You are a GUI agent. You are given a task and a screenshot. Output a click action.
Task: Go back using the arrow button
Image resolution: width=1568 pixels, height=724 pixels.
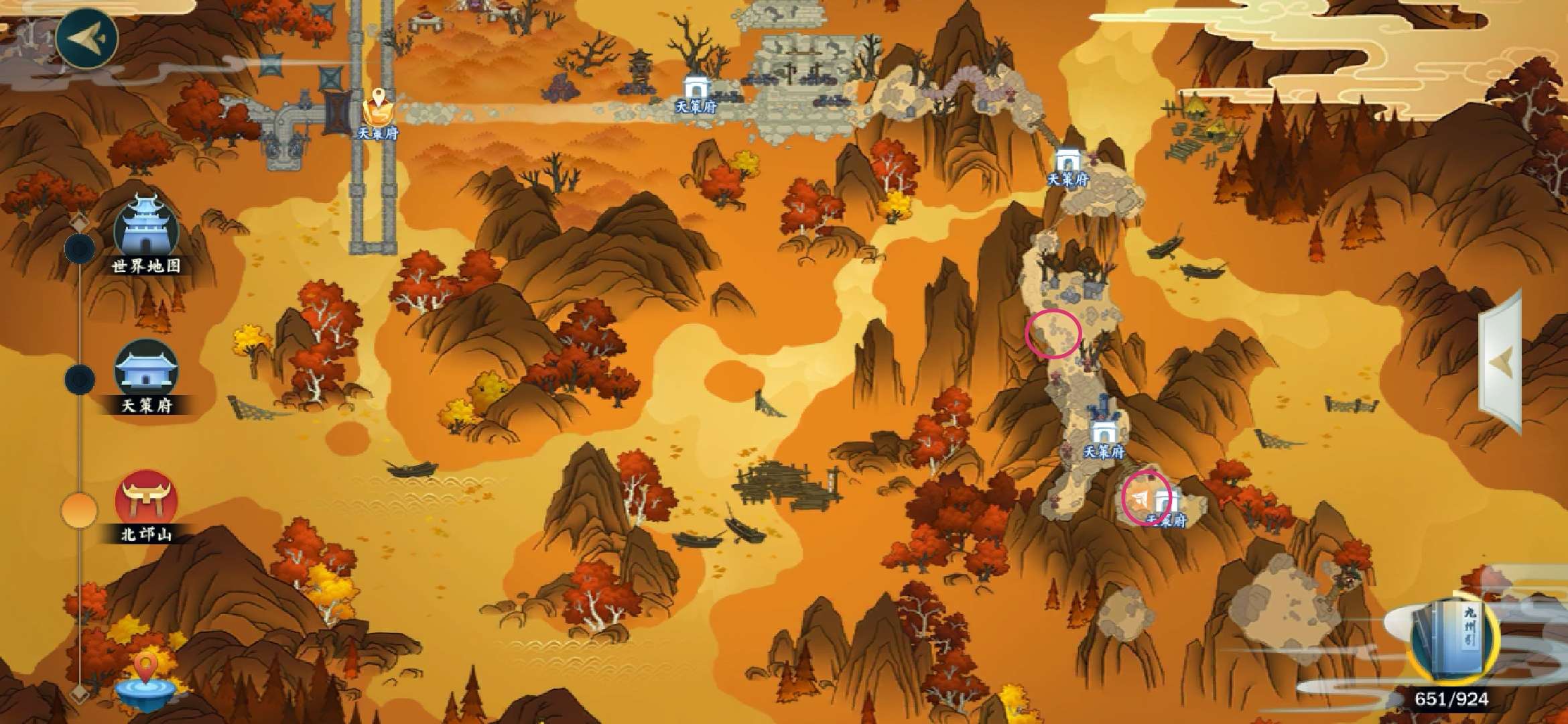(x=86, y=37)
